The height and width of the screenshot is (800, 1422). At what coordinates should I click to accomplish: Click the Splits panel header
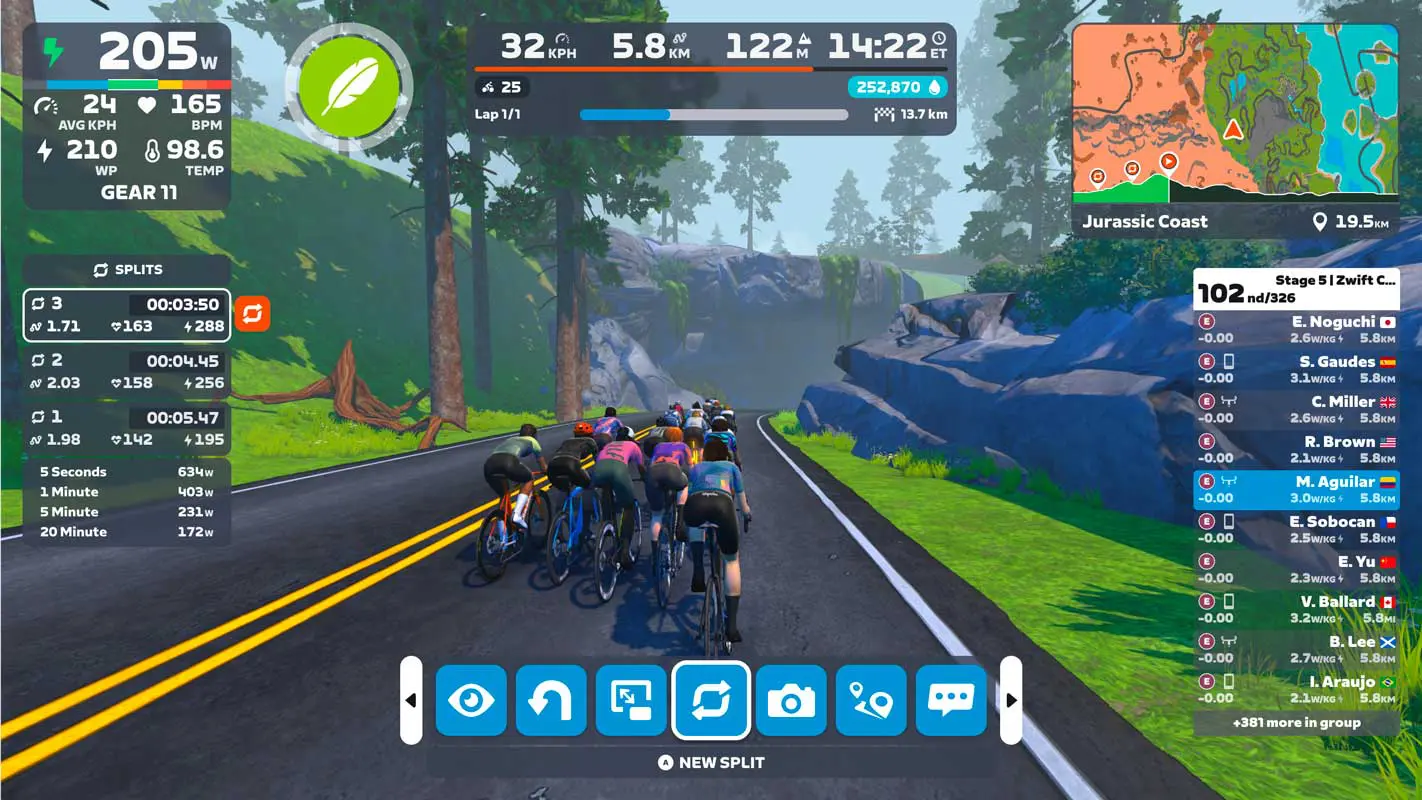tap(127, 270)
